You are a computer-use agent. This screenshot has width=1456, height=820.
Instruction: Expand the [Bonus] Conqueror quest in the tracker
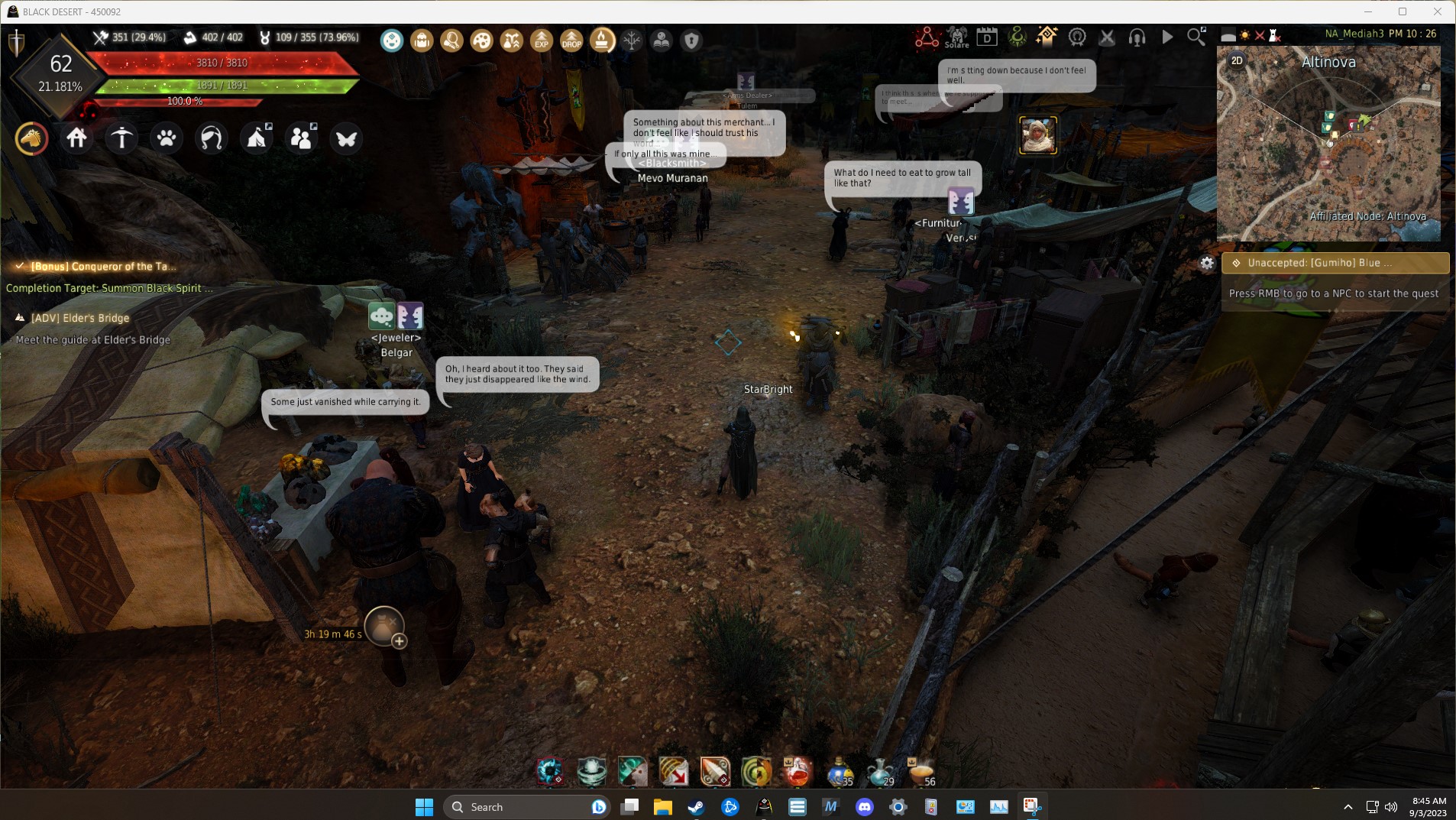(103, 266)
